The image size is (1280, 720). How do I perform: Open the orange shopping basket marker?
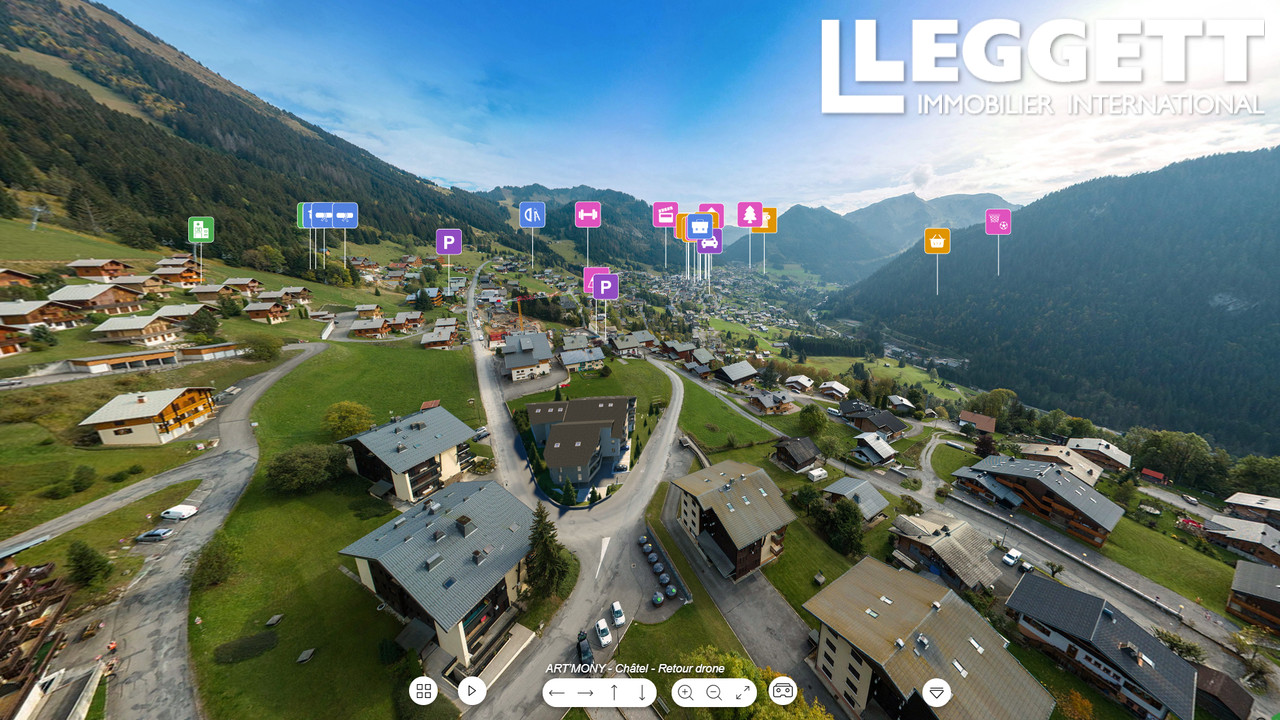[x=937, y=241]
